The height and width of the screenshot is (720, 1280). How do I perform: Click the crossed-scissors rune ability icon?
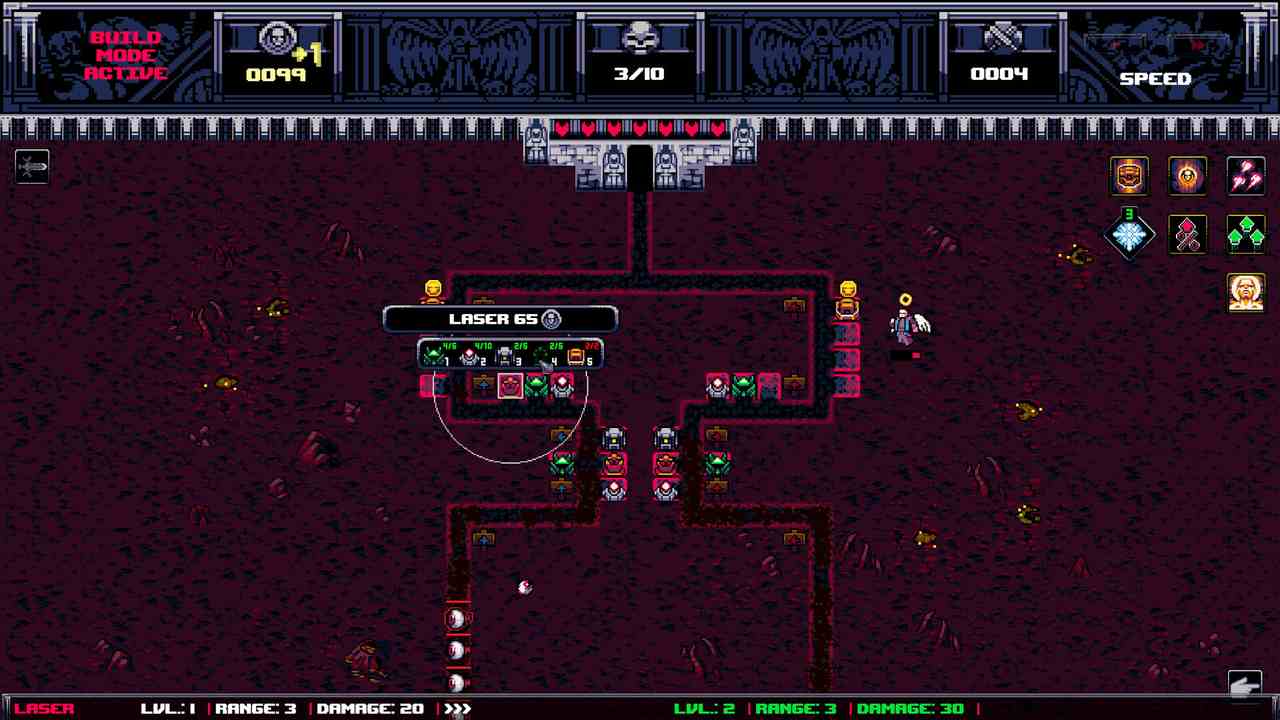1188,236
